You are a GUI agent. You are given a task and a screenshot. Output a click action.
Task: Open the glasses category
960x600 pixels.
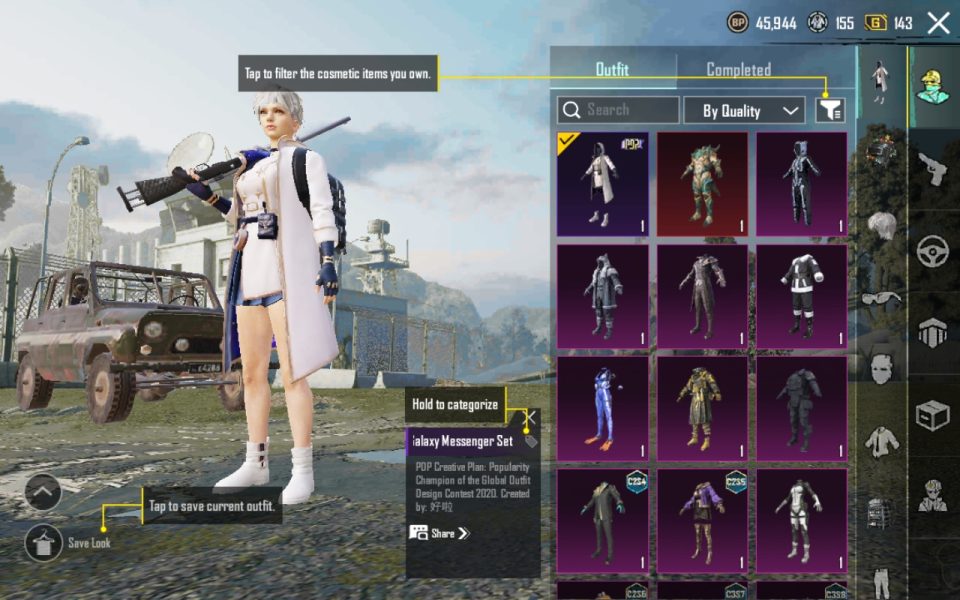coord(880,297)
